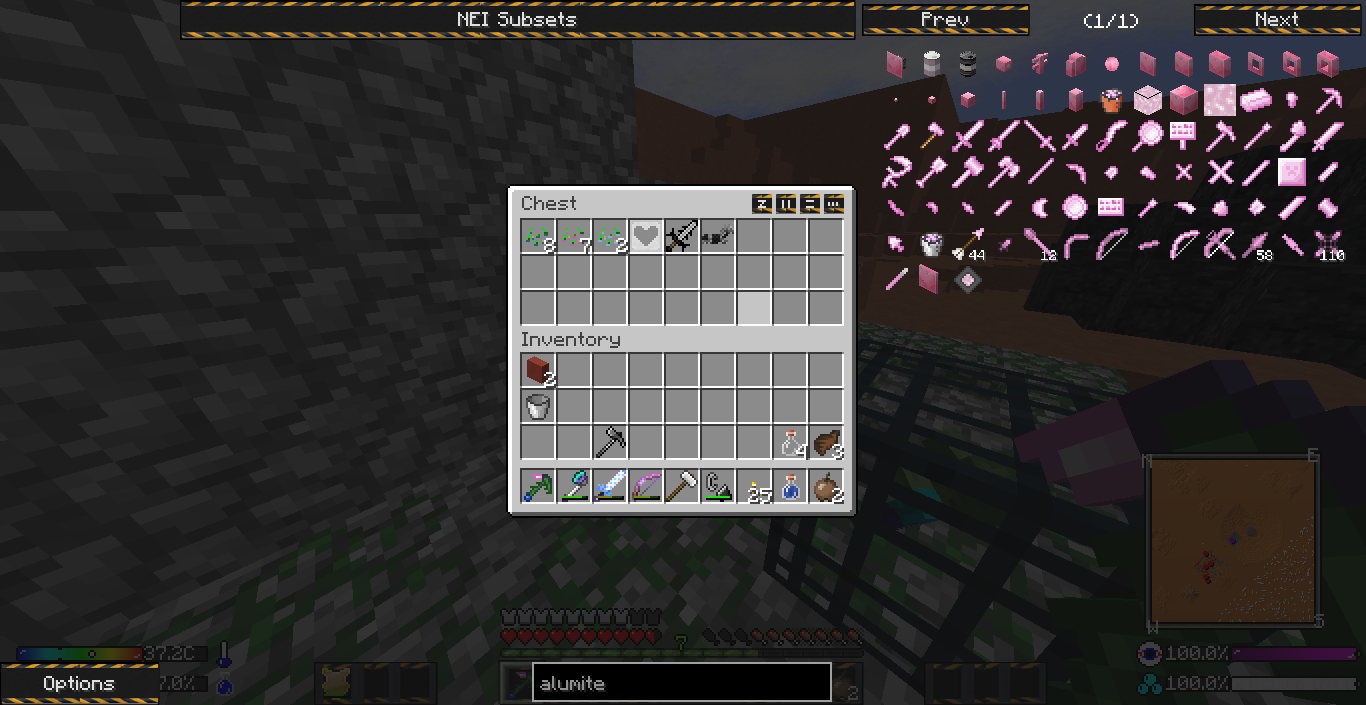Pick up the stack of 8 seeds
Screen dimensions: 1366x705
click(538, 237)
